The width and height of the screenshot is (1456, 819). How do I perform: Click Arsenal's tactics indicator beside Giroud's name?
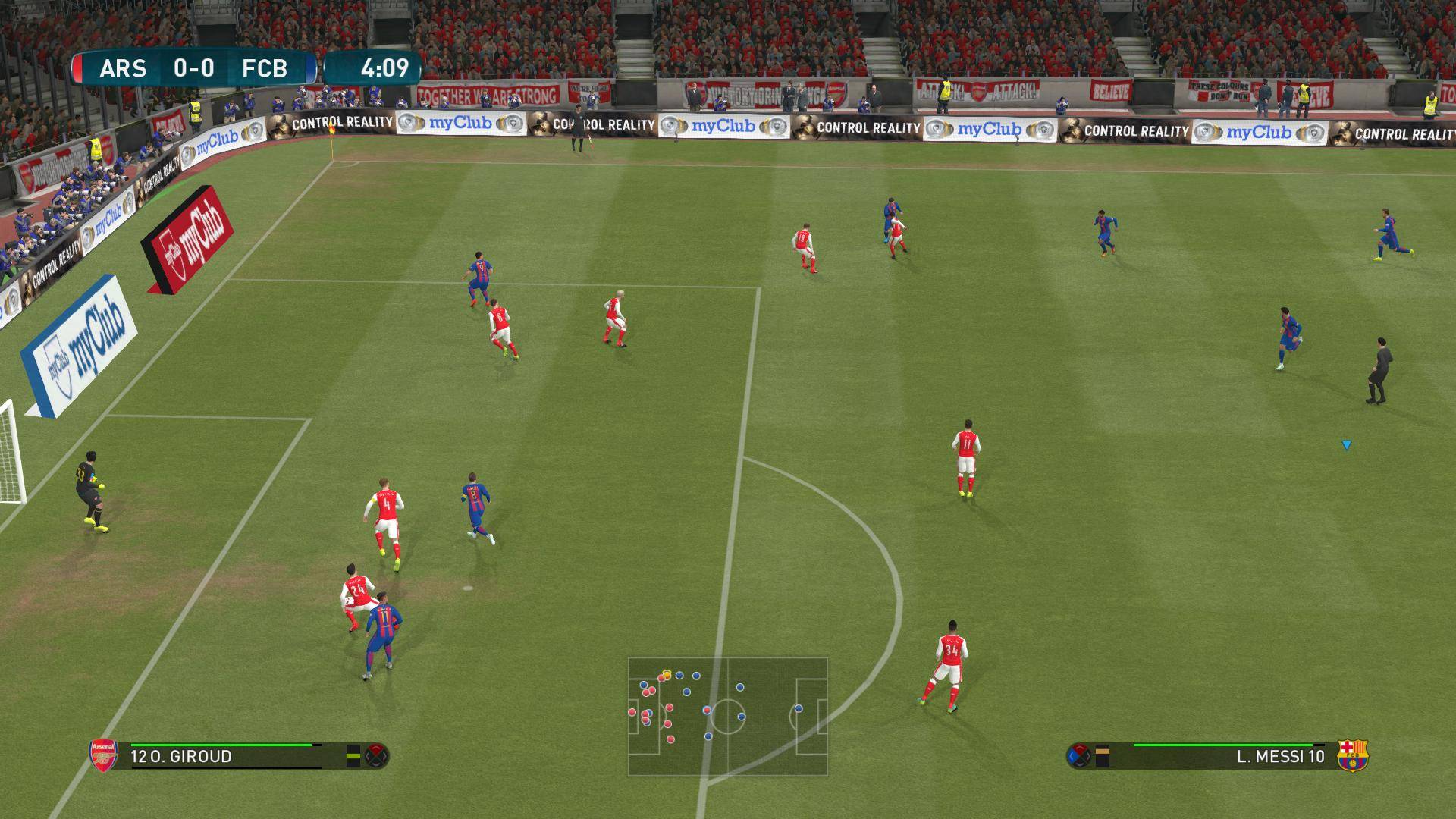(x=376, y=755)
